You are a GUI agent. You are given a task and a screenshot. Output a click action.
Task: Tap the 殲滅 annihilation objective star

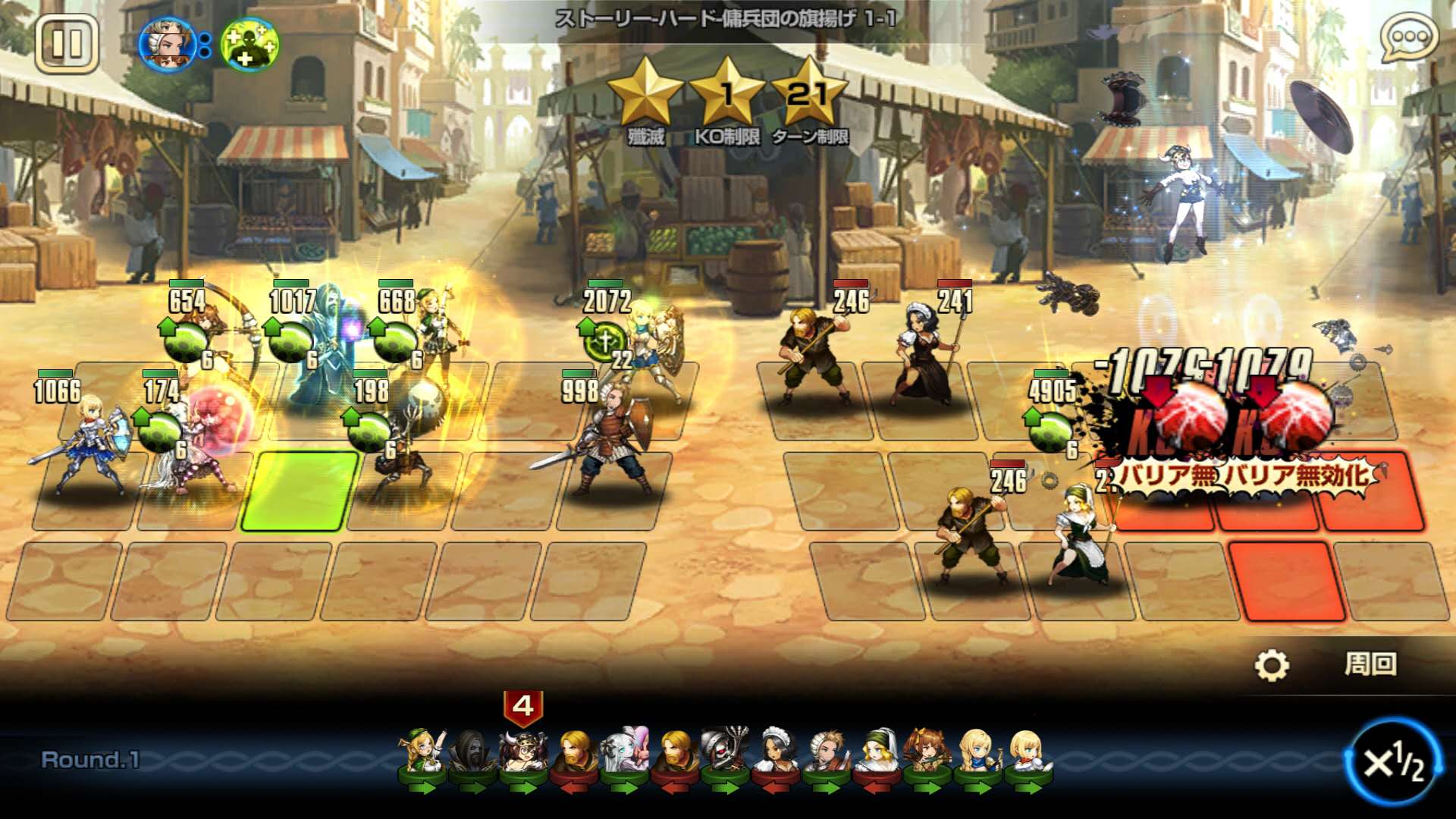point(645,95)
